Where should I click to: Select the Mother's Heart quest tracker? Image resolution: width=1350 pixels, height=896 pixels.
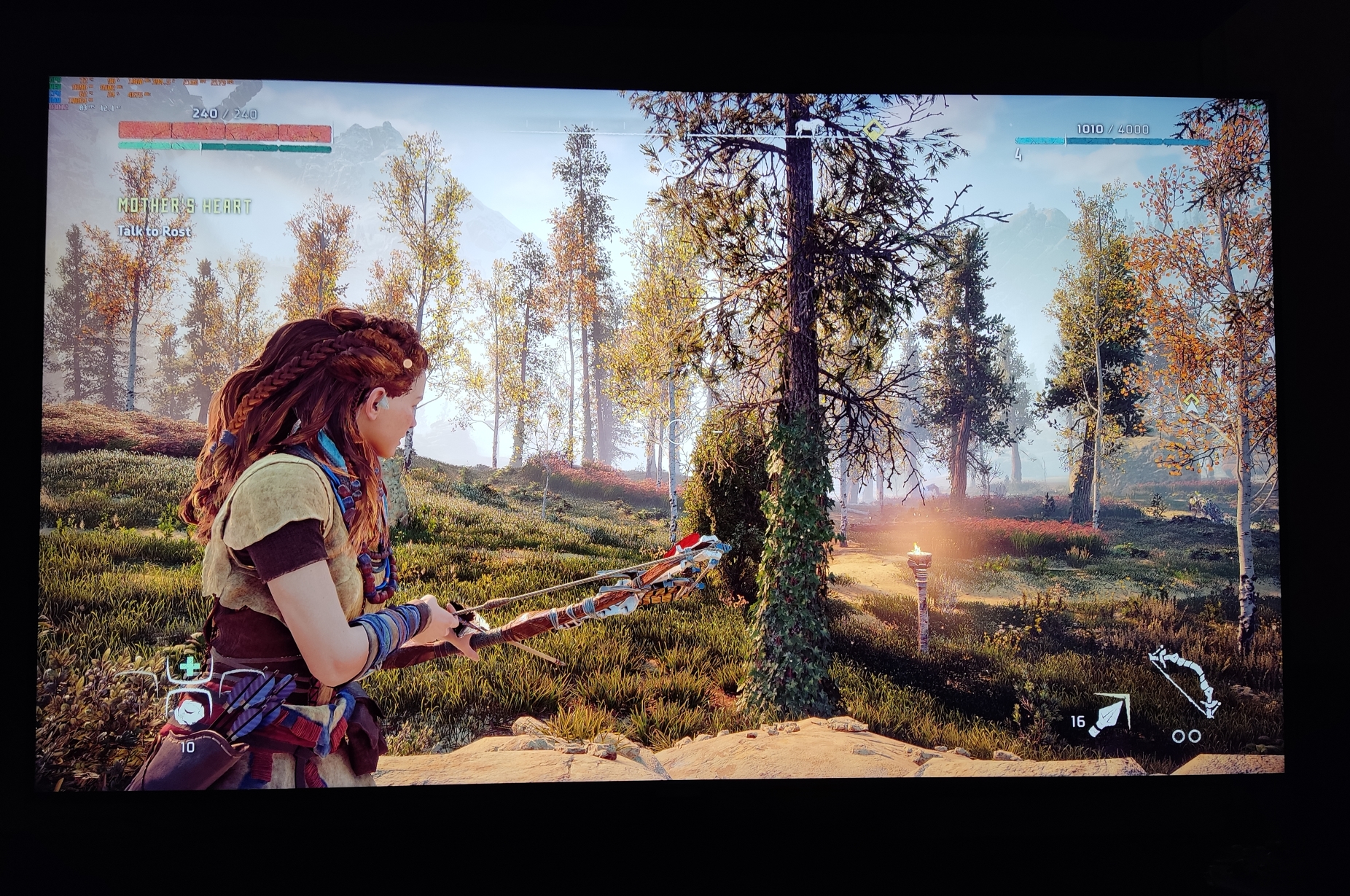click(x=185, y=206)
